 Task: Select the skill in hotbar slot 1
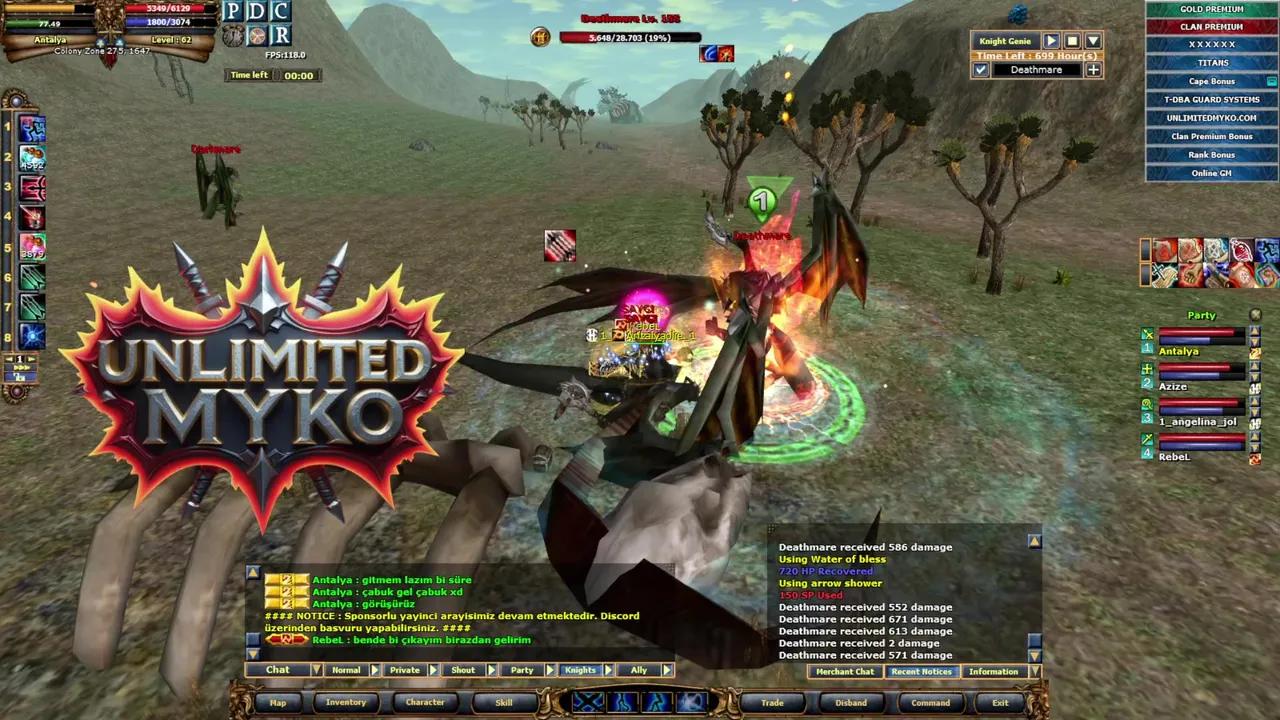tap(32, 127)
